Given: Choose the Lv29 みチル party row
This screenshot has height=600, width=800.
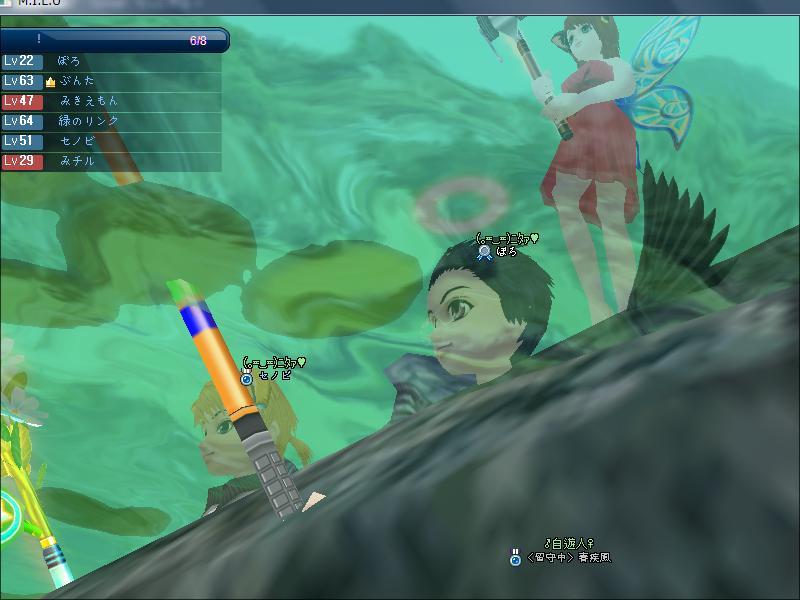Looking at the screenshot, I should [x=110, y=161].
